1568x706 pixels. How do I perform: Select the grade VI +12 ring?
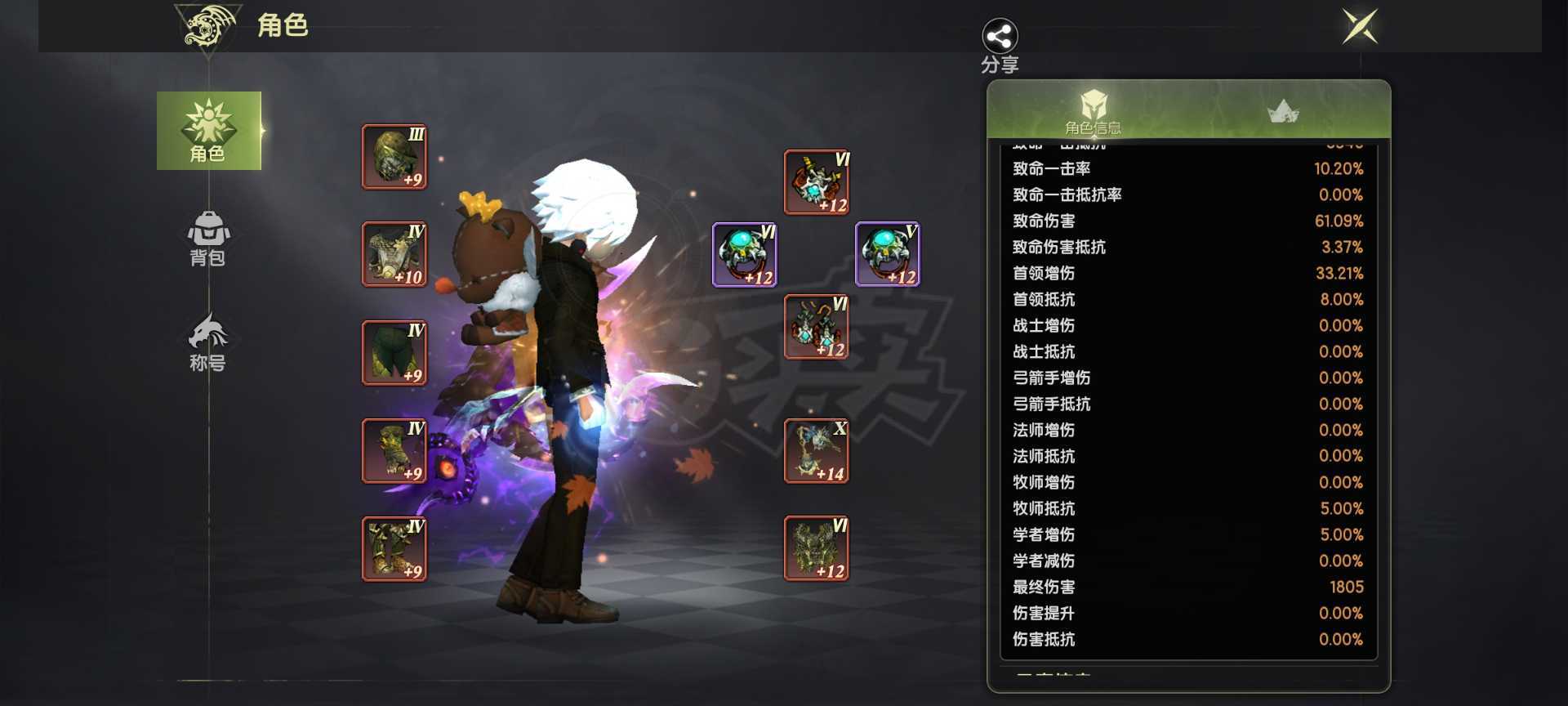tap(745, 255)
